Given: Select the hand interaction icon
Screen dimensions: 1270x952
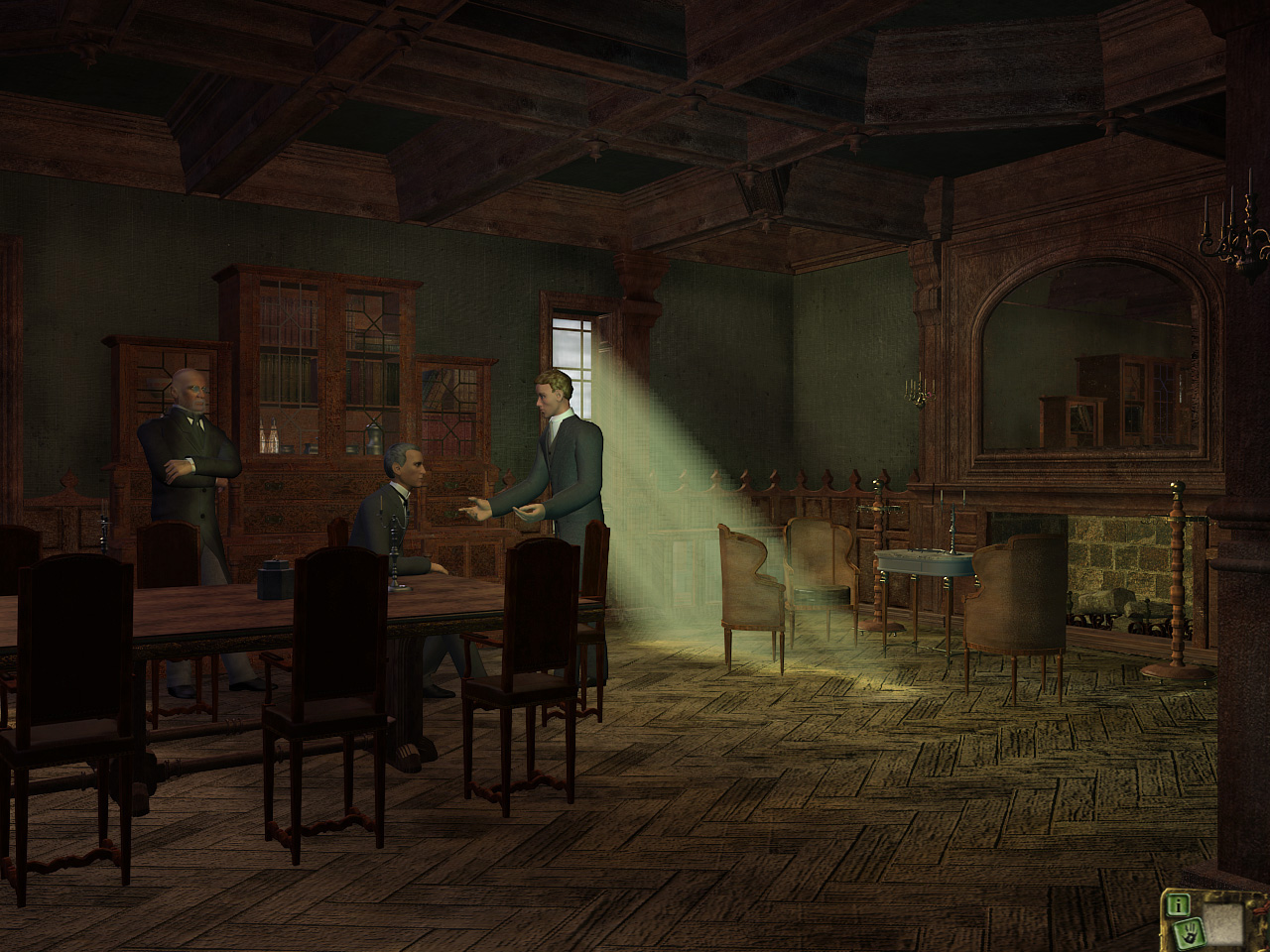Looking at the screenshot, I should coord(1189,932).
